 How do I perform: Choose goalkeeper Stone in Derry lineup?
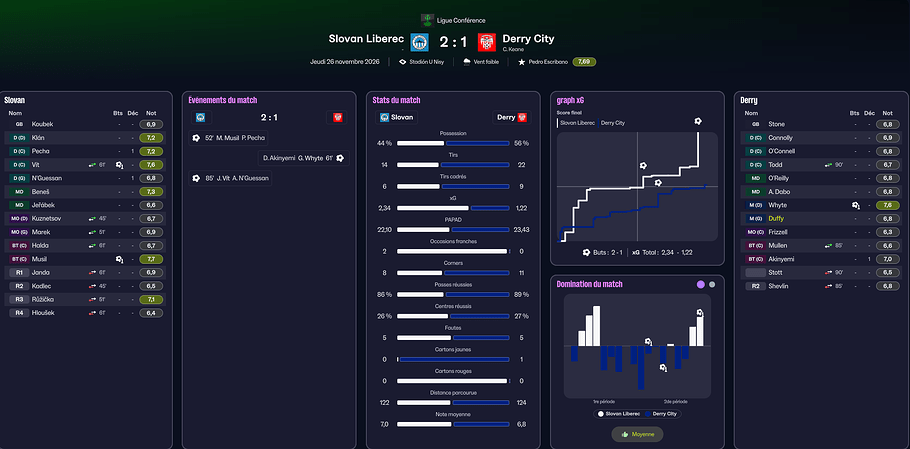click(776, 124)
